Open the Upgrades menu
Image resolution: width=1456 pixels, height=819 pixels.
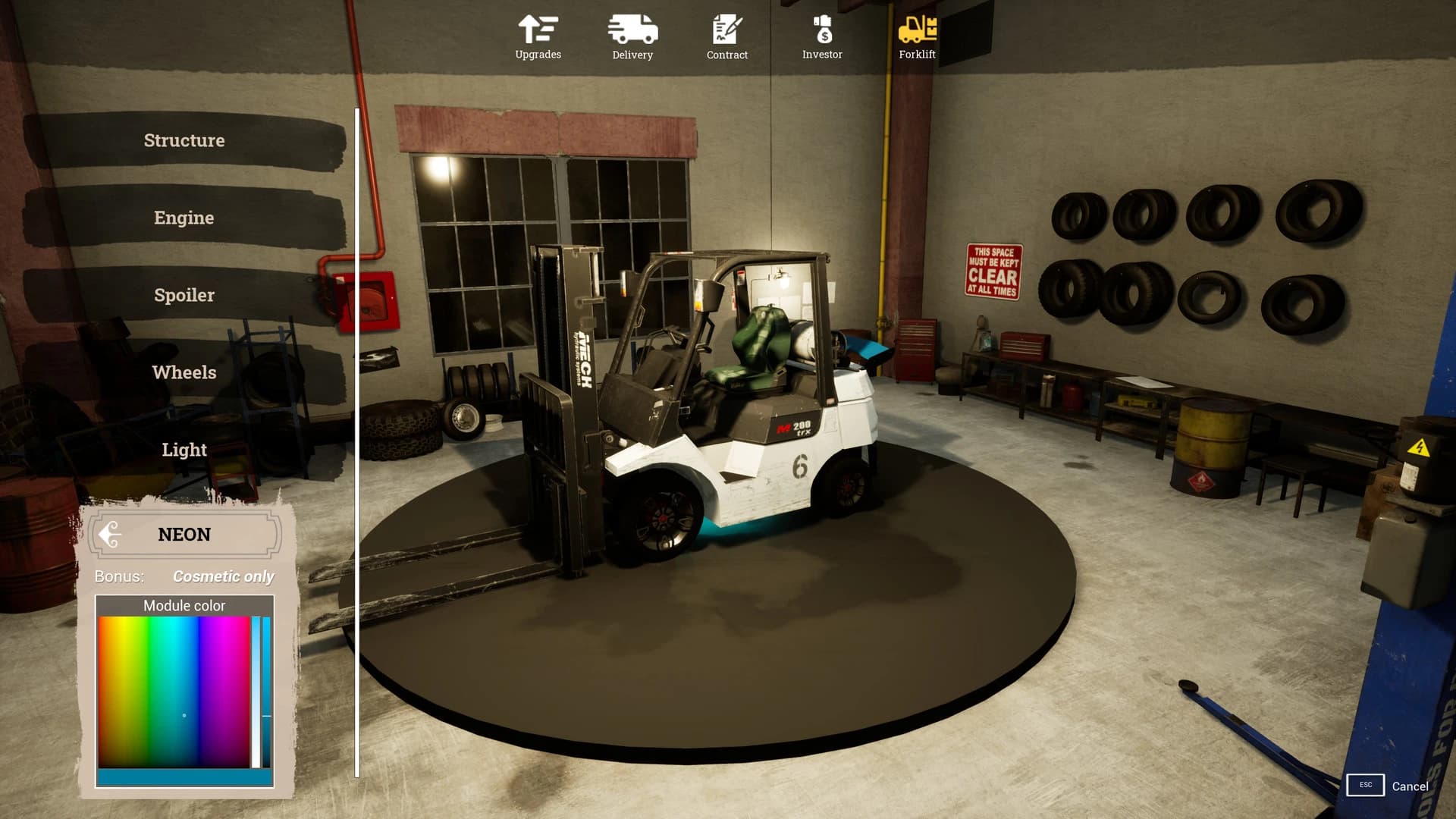[537, 34]
